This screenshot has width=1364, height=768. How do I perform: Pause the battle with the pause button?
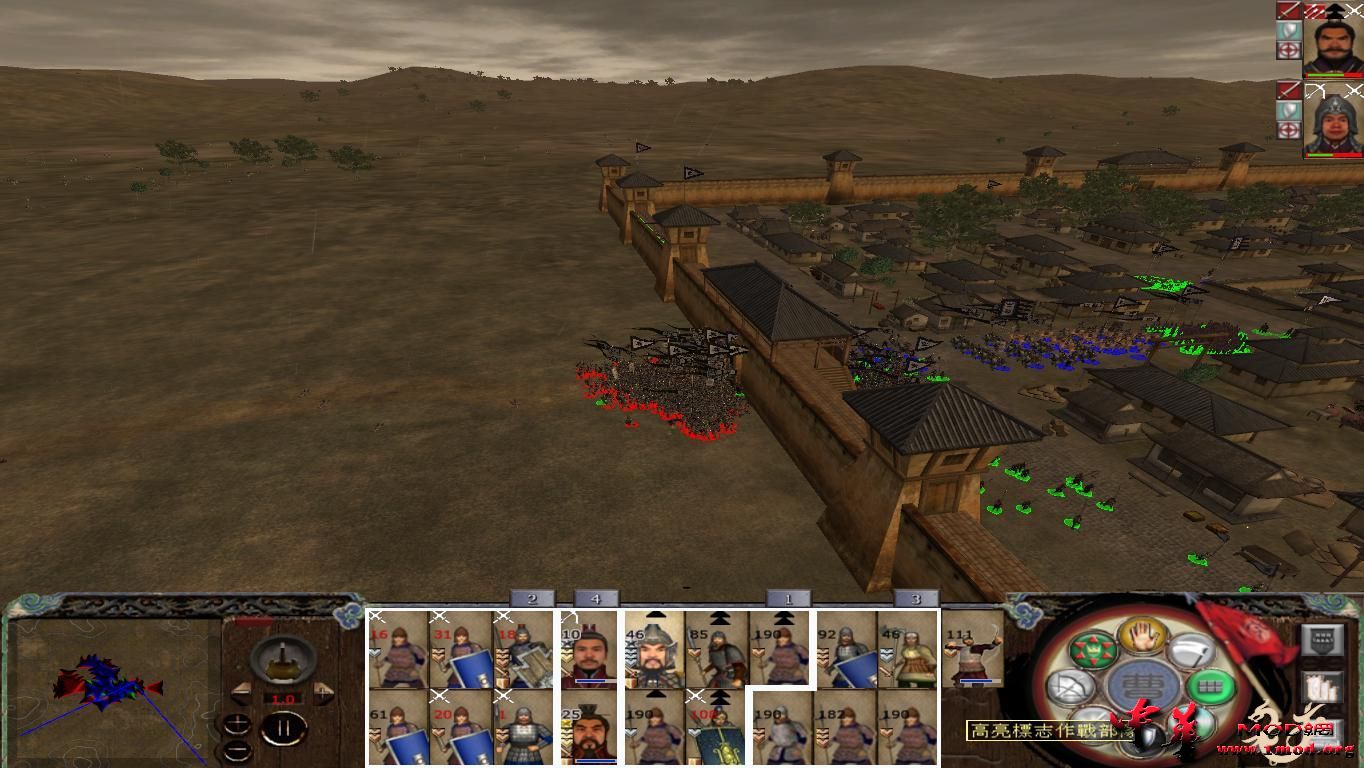pyautogui.click(x=285, y=727)
